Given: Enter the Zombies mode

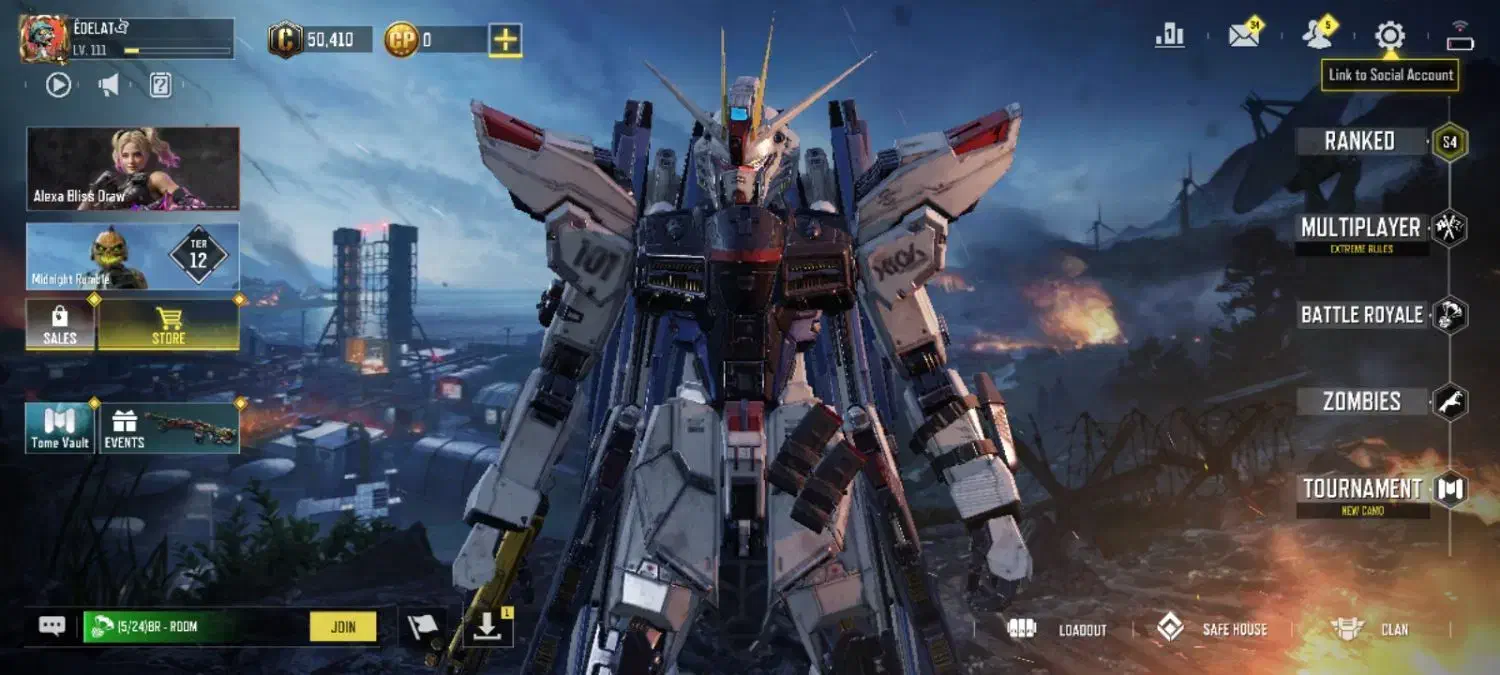Looking at the screenshot, I should [x=1362, y=402].
